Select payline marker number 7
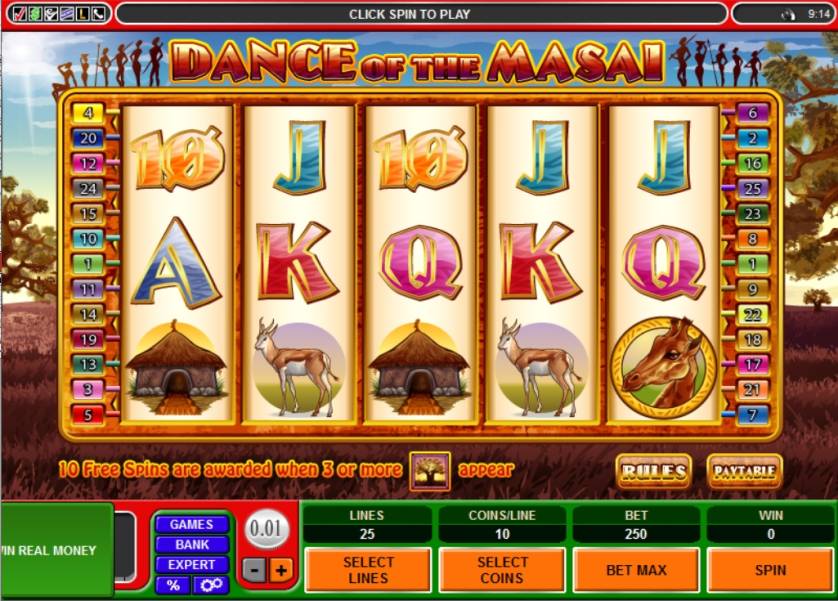838x601 pixels. pos(753,414)
